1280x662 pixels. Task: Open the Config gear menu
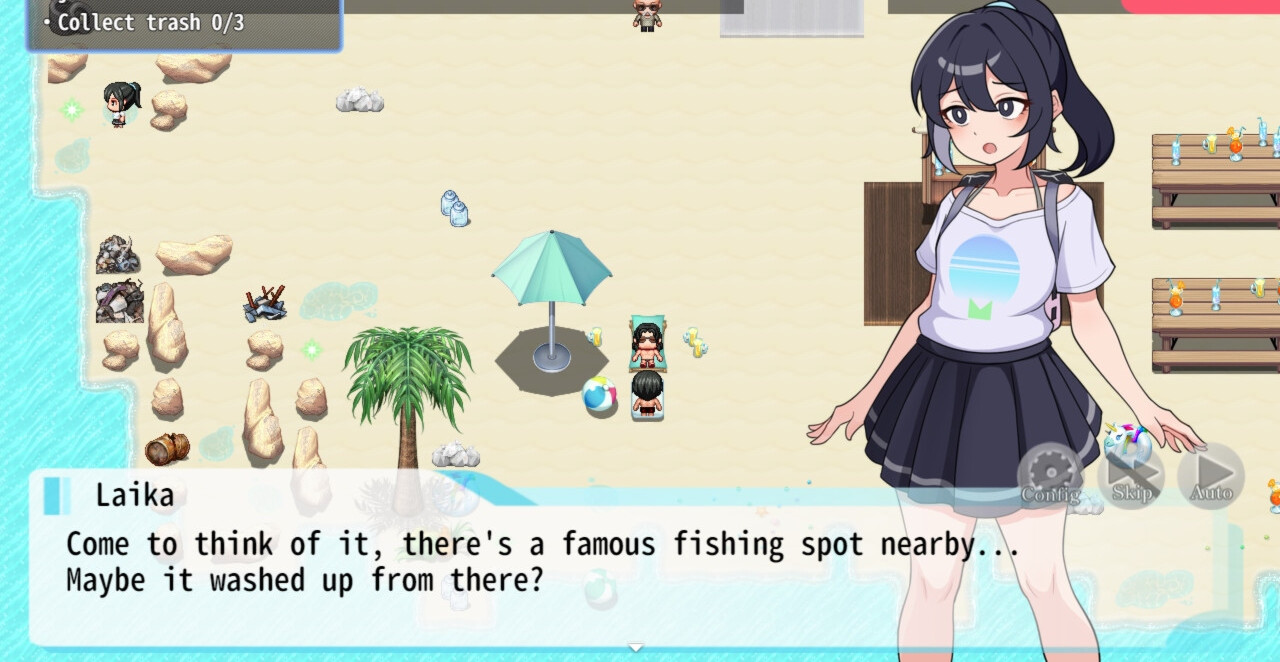pos(1050,476)
